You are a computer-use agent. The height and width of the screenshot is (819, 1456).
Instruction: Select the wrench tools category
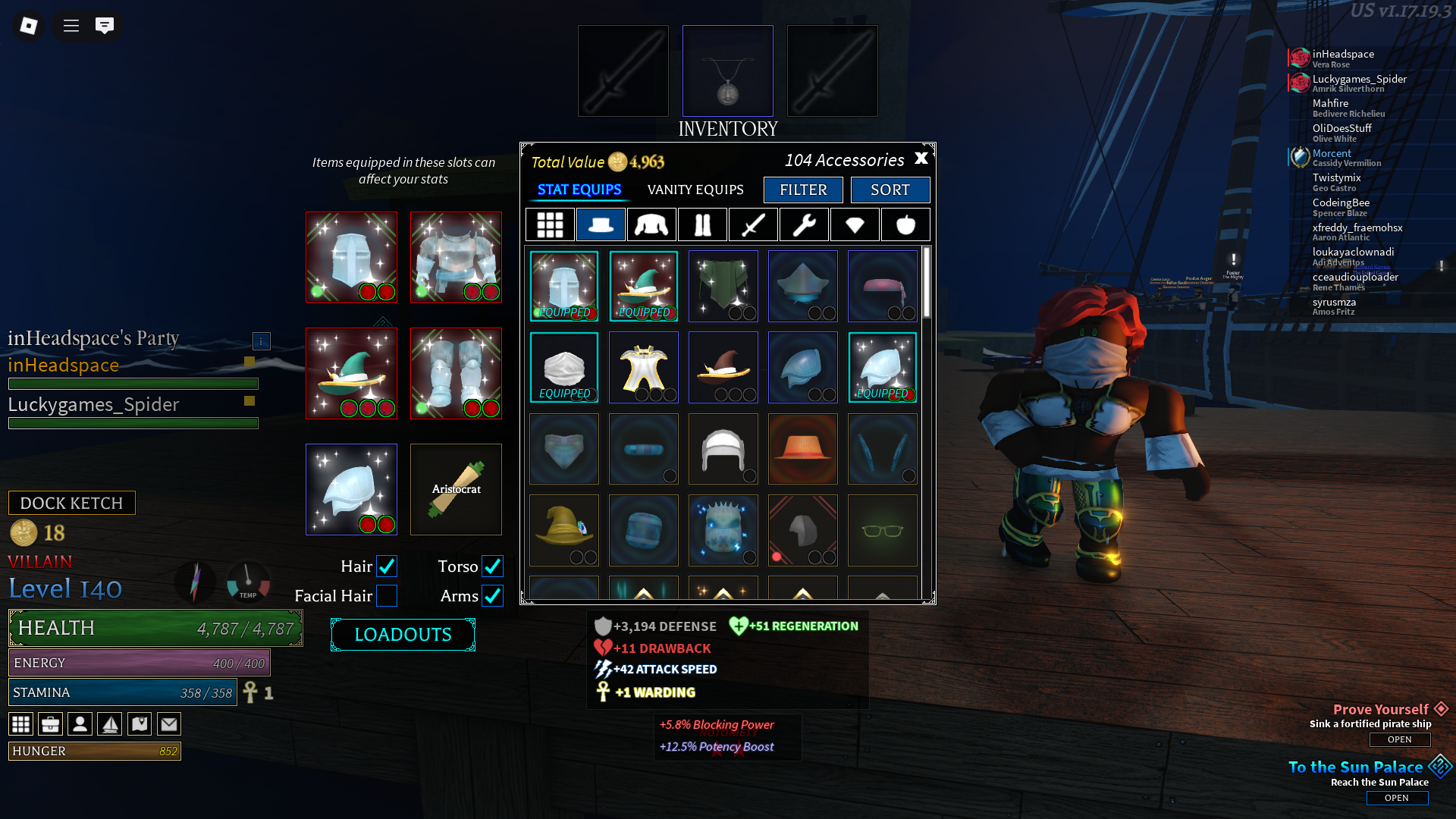point(804,224)
